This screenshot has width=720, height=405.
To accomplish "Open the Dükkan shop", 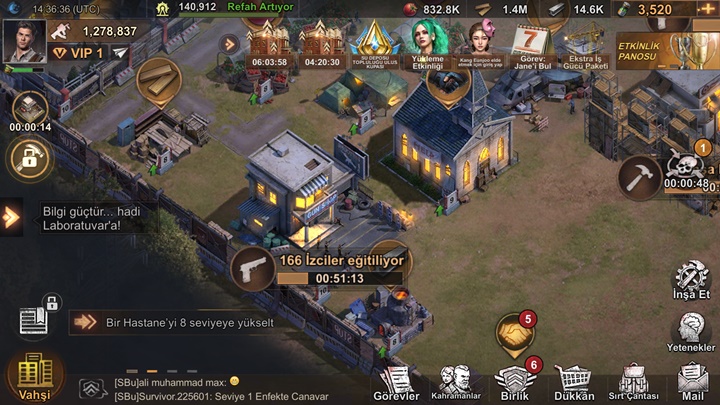I will [x=574, y=381].
